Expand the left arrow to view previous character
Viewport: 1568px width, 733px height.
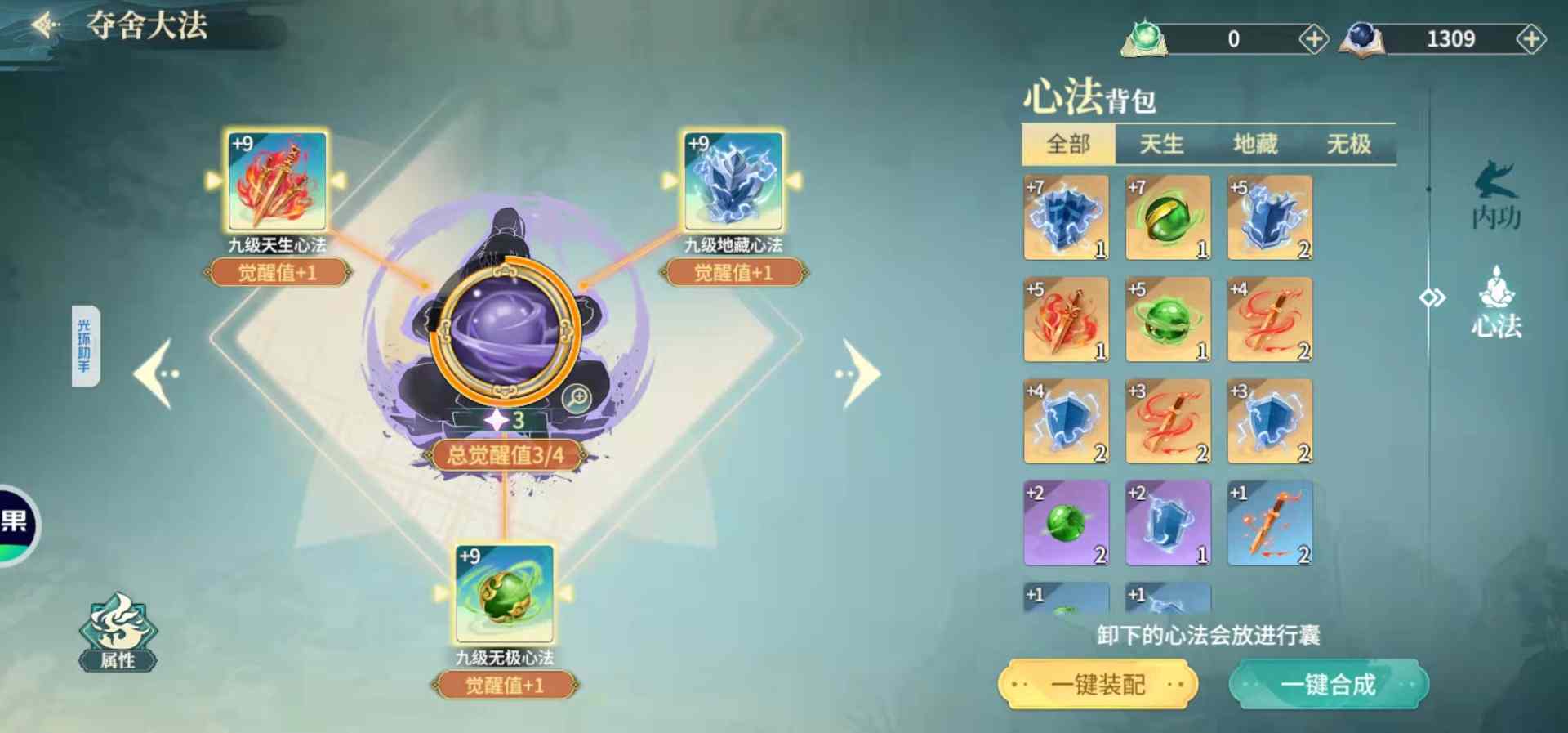(155, 372)
